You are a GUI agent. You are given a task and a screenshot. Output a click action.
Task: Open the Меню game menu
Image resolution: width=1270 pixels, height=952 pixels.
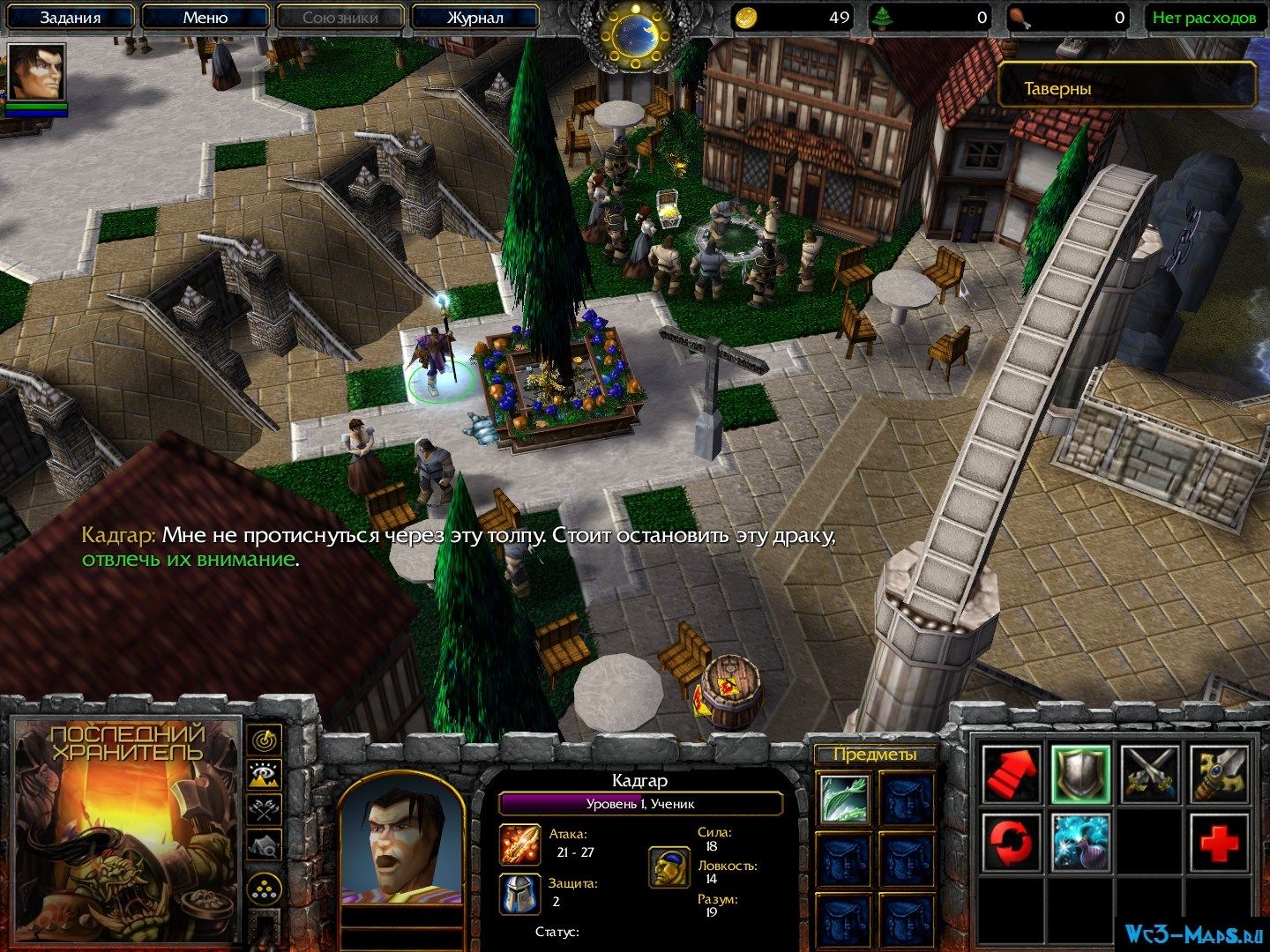pyautogui.click(x=205, y=18)
